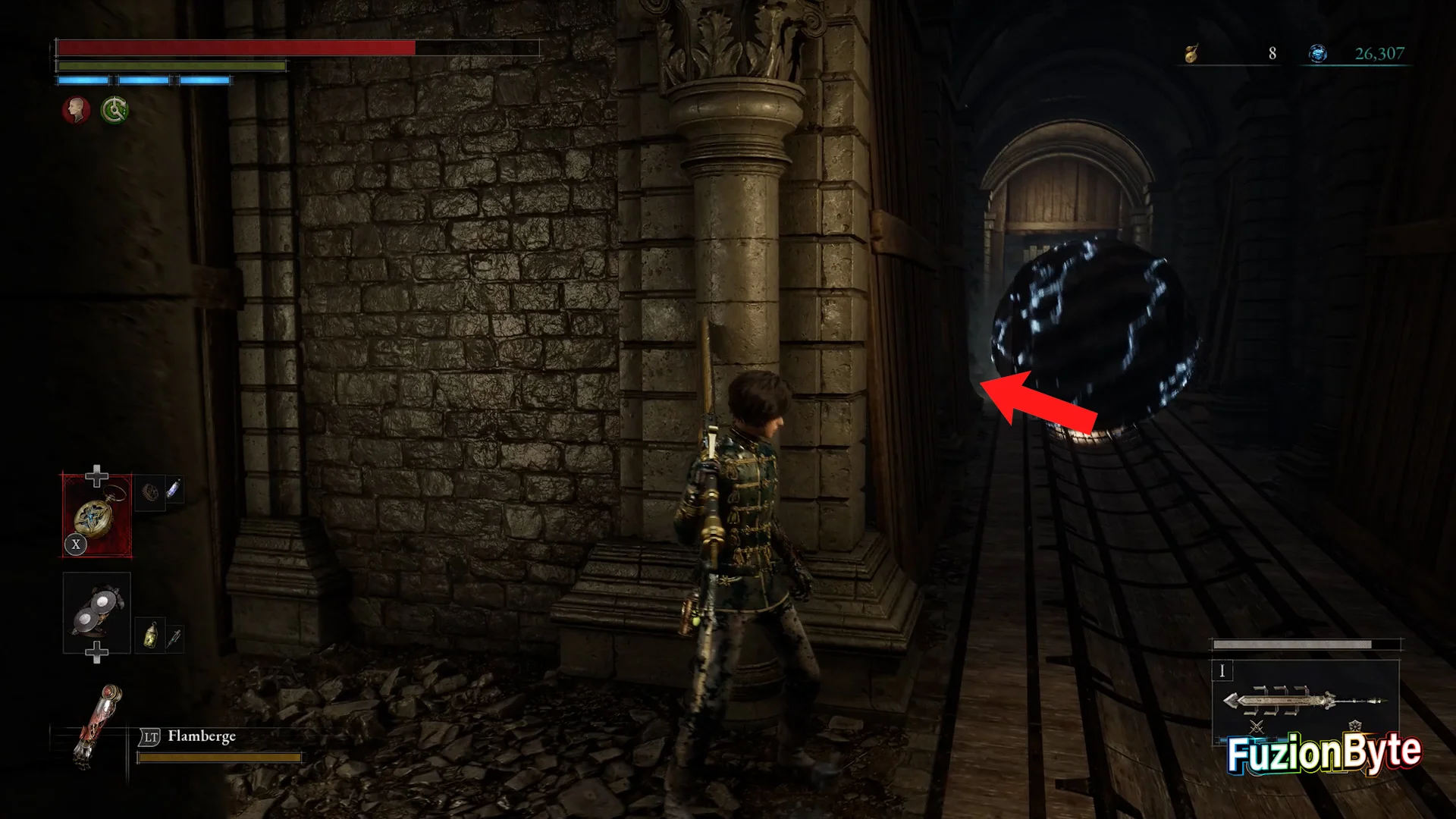Screen dimensions: 1456x819
Task: Choose the yellow lantern item slot
Action: pos(151,635)
